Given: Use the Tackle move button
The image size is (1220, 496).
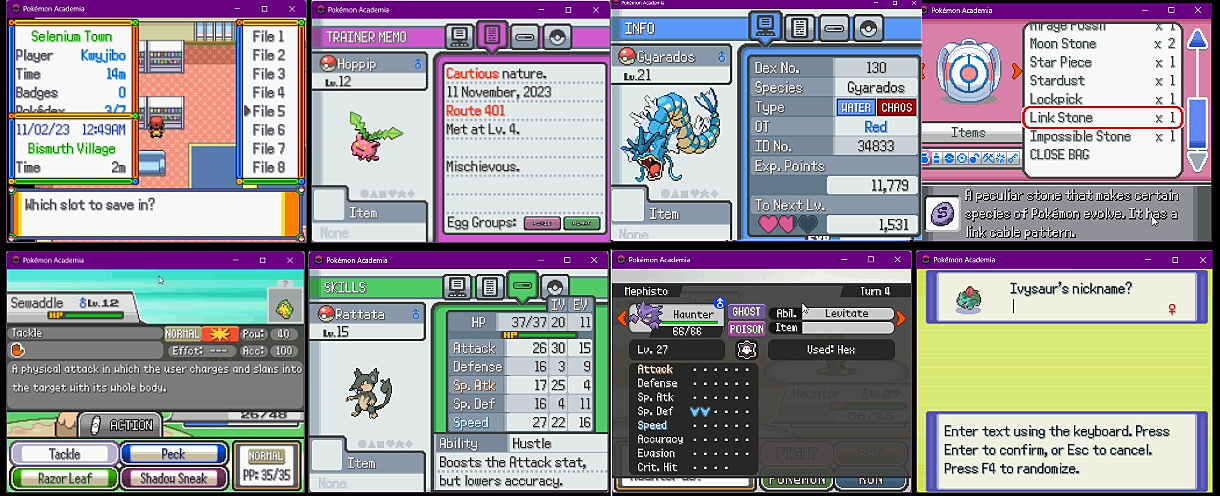Looking at the screenshot, I should [64, 454].
